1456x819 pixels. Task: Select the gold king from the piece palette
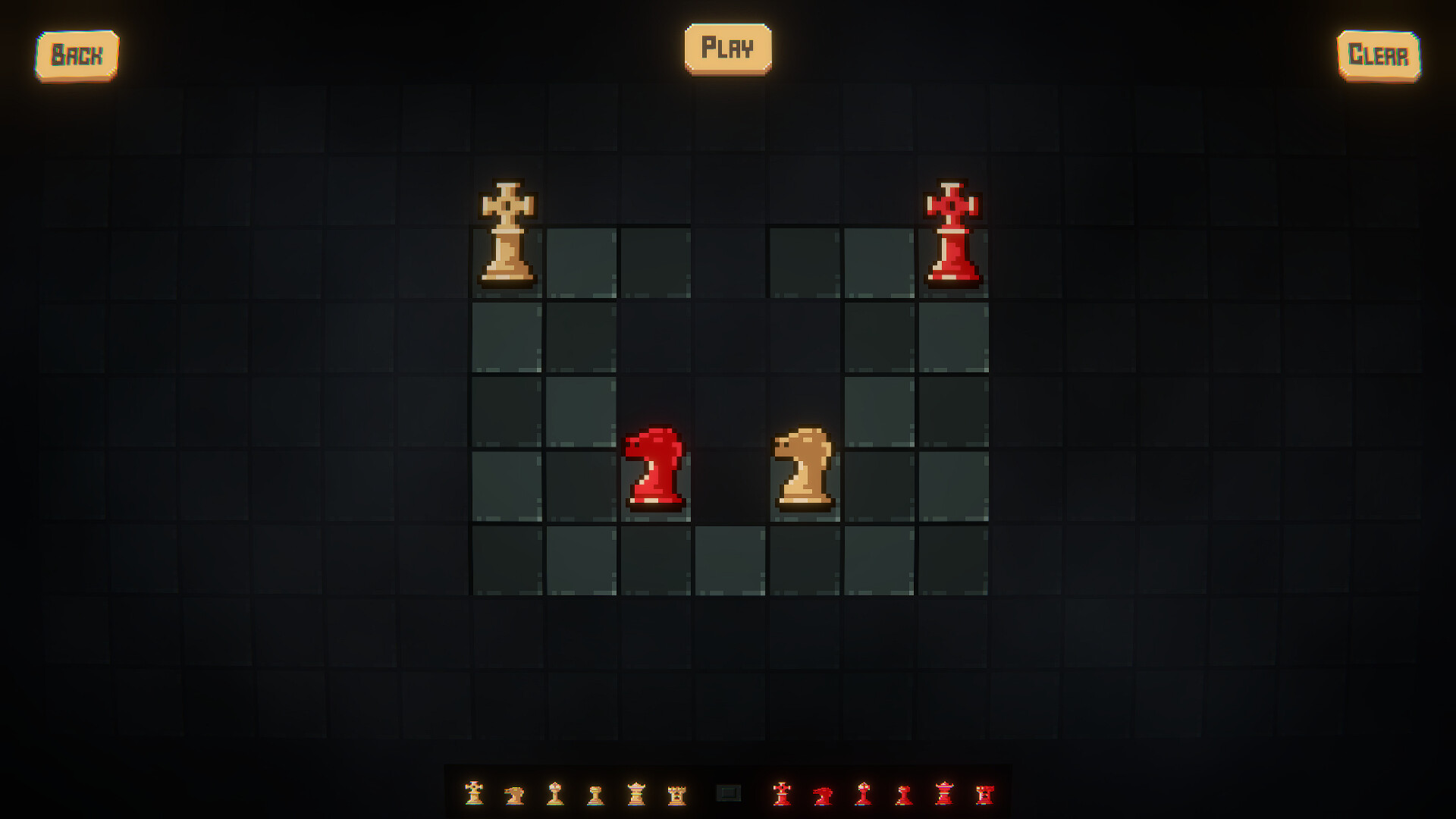[474, 795]
